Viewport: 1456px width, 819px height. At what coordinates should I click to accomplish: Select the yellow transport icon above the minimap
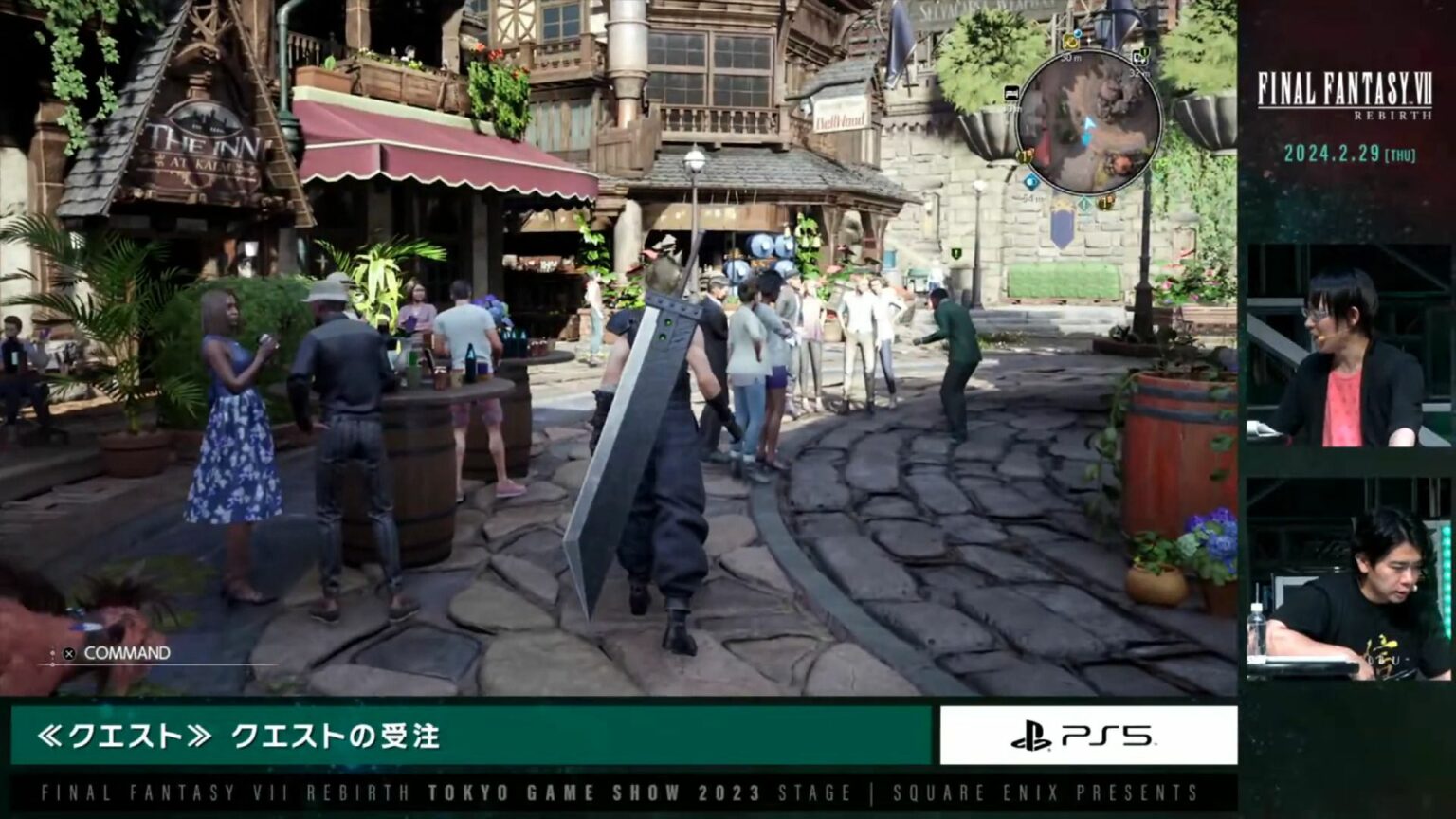tap(1069, 43)
